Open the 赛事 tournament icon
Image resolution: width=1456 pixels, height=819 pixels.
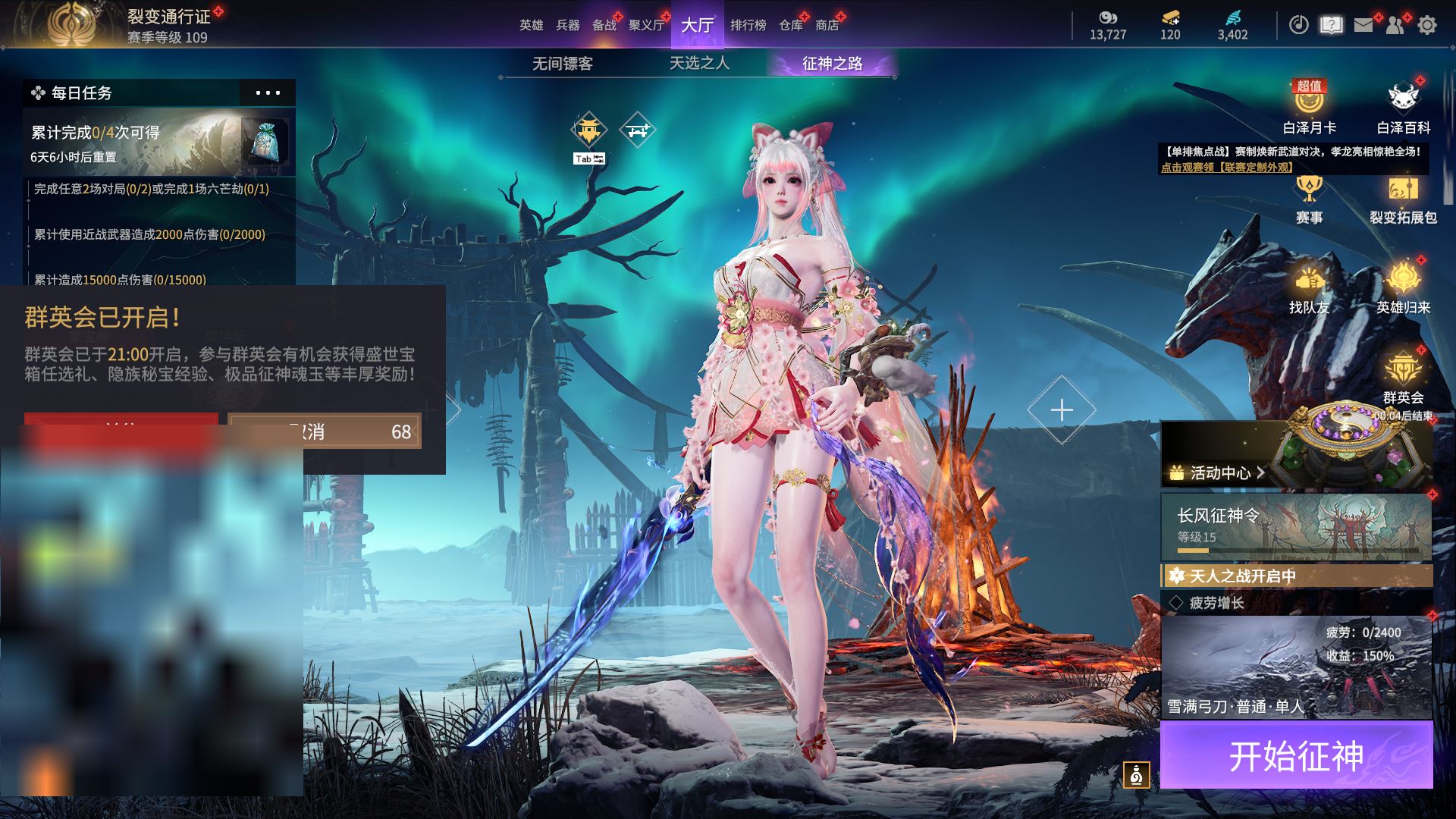pos(1309,199)
